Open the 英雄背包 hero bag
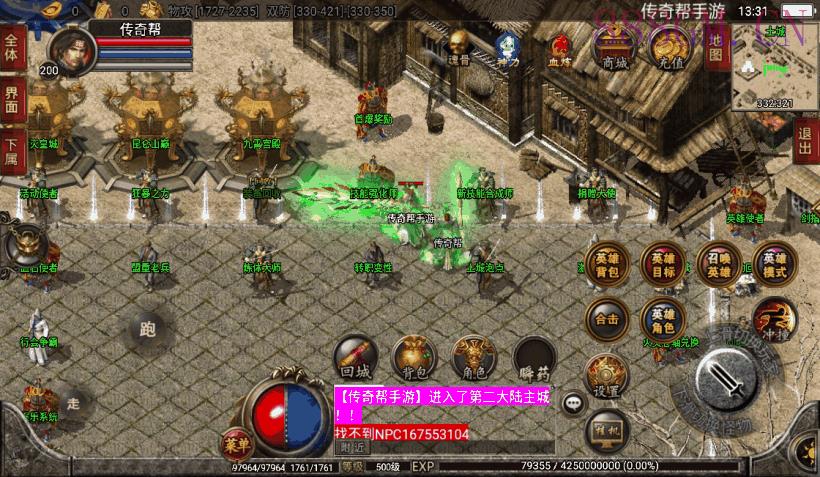Viewport: 820px width, 477px height. click(x=607, y=261)
